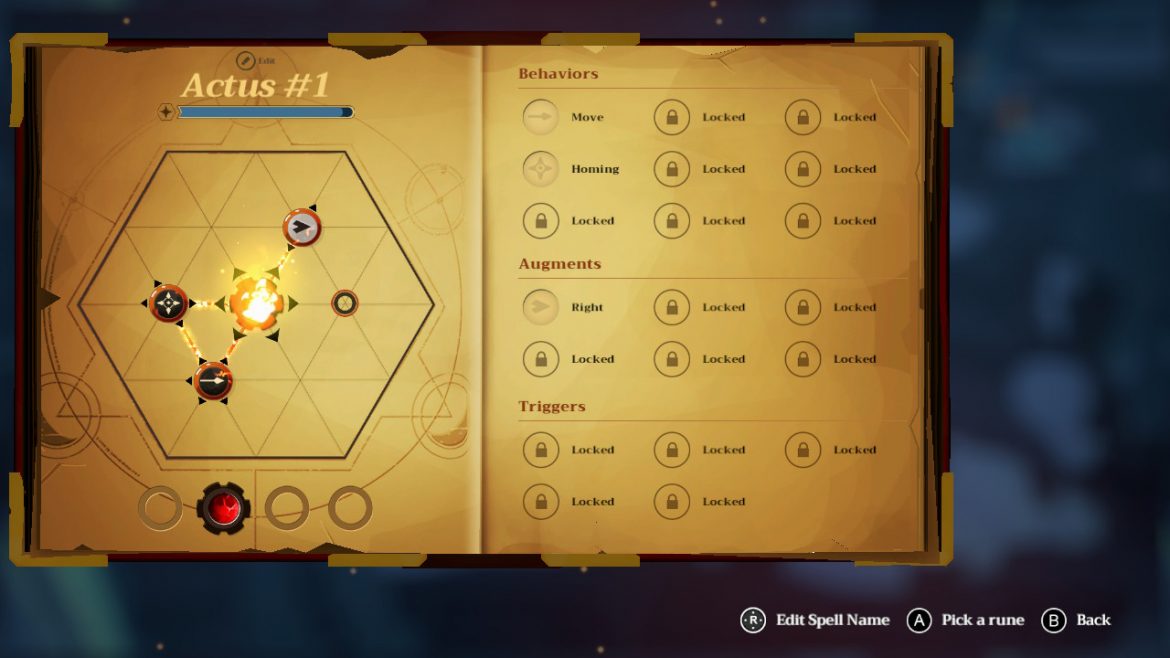The height and width of the screenshot is (658, 1170).
Task: Pick the Right augment rune
Action: click(x=541, y=307)
